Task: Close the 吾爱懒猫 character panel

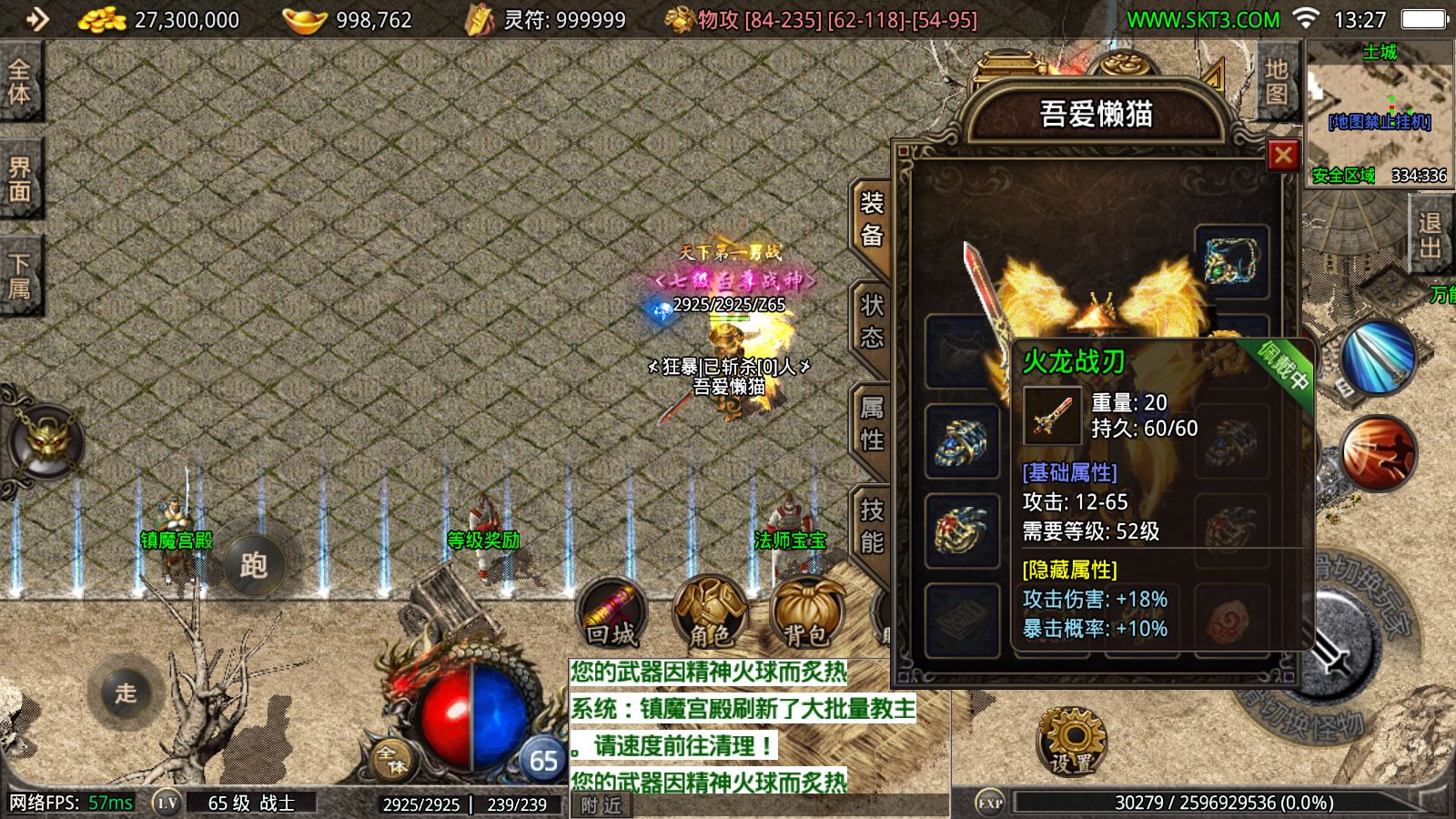Action: coord(1282,156)
